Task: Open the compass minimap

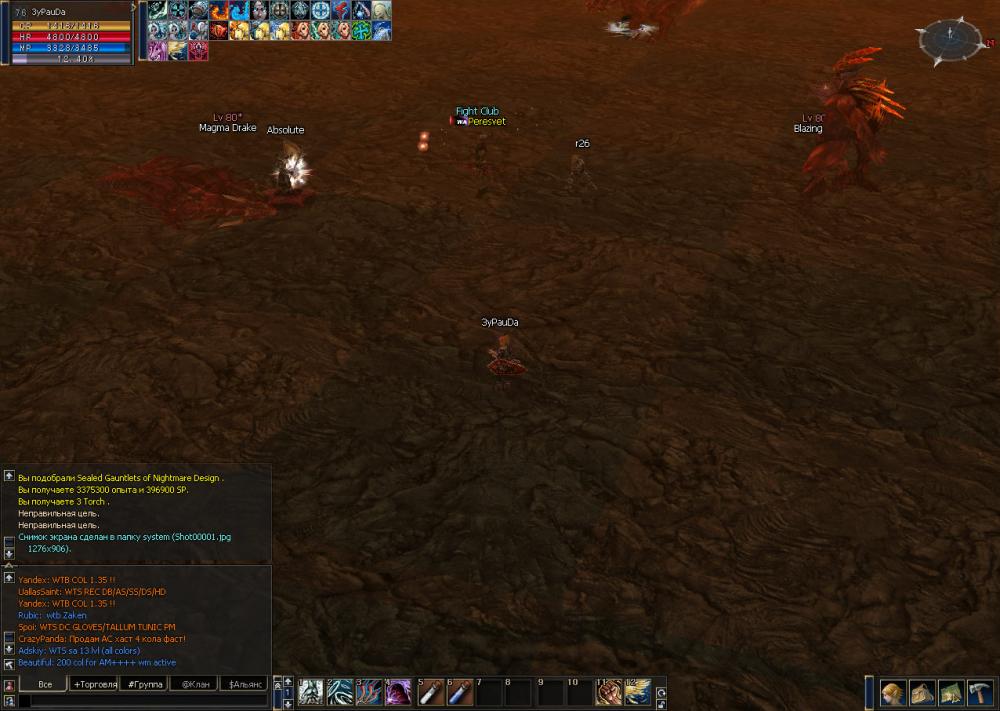Action: pos(949,40)
